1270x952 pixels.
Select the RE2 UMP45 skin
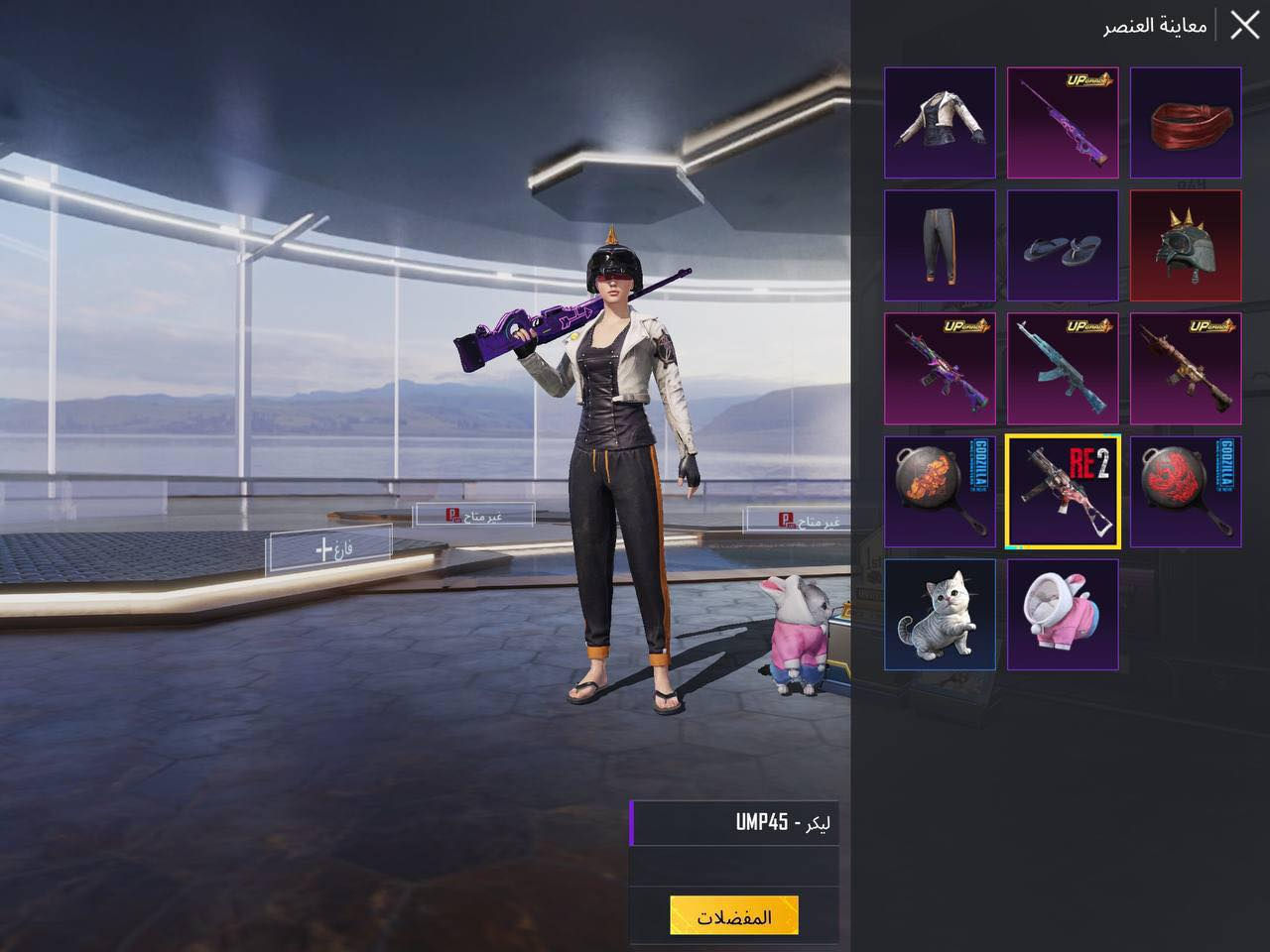(x=1063, y=492)
